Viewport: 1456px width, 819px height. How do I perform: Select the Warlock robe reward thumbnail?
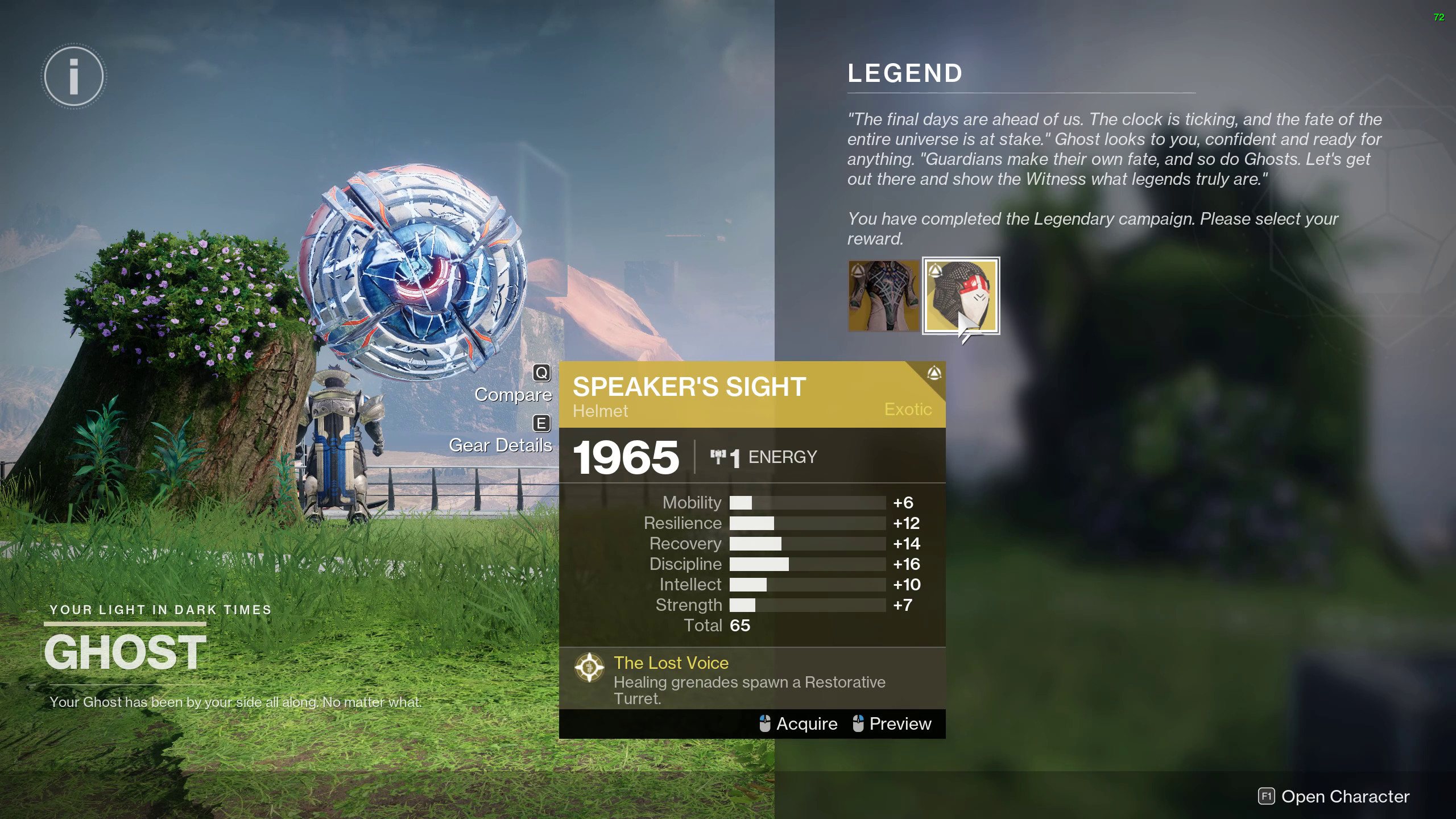coord(882,295)
